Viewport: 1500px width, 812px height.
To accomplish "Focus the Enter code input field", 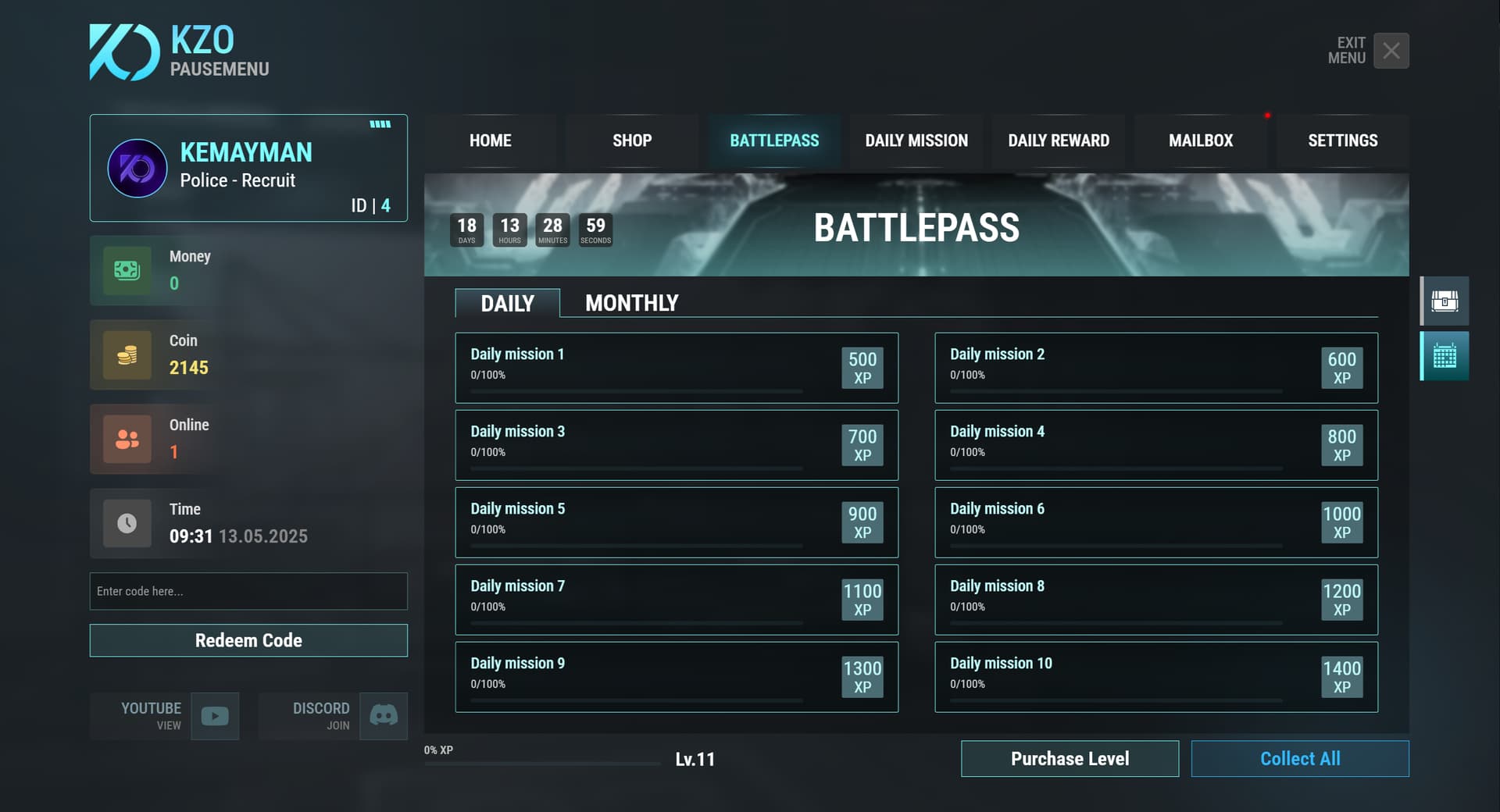I will click(x=248, y=591).
